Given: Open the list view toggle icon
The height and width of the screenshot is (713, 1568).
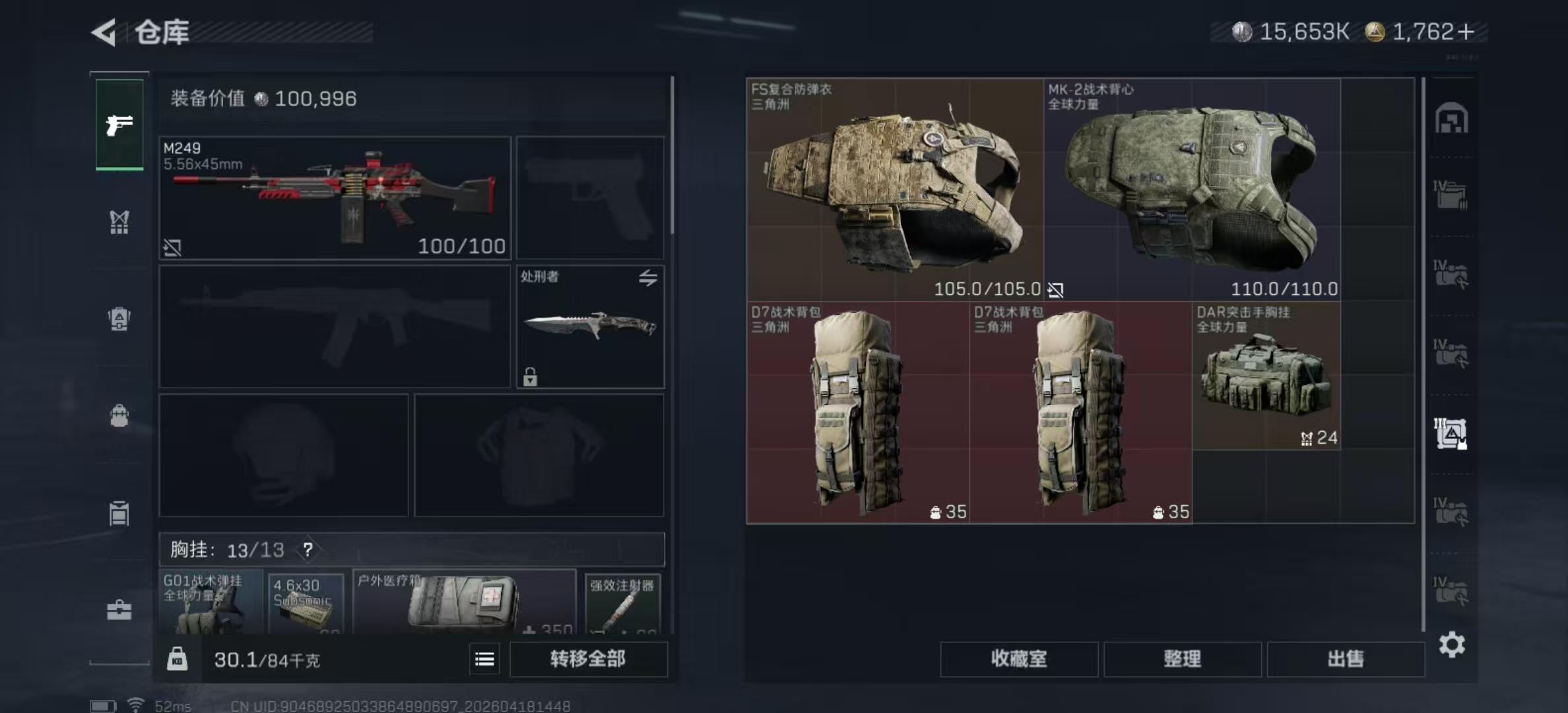Looking at the screenshot, I should 484,659.
